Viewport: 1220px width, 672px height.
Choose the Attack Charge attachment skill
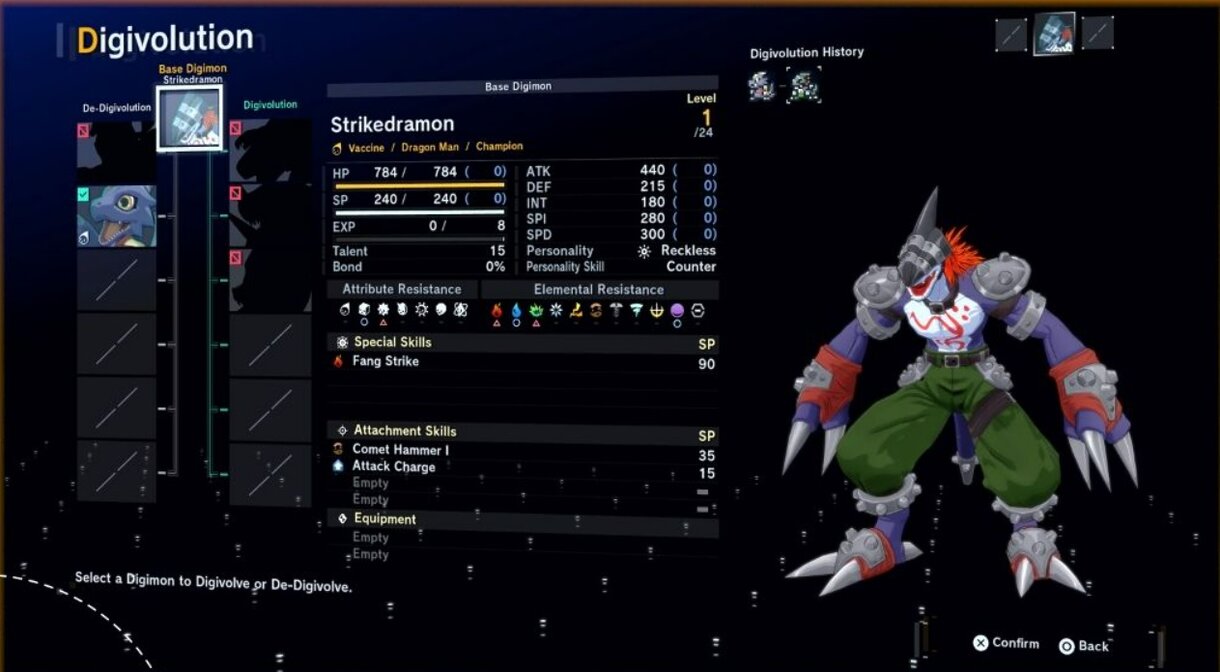click(x=393, y=466)
